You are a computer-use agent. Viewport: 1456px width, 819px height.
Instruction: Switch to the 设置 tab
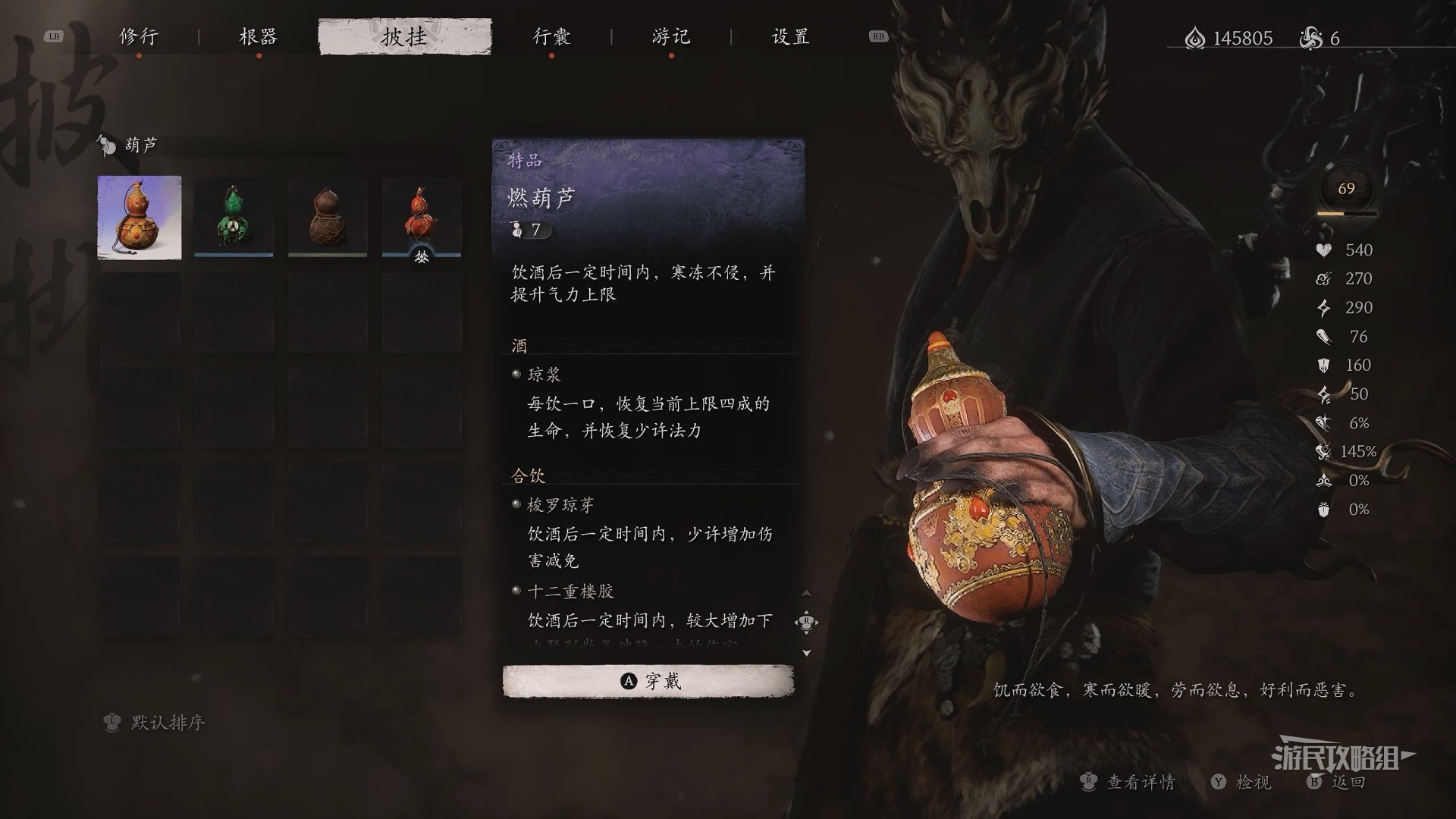790,36
